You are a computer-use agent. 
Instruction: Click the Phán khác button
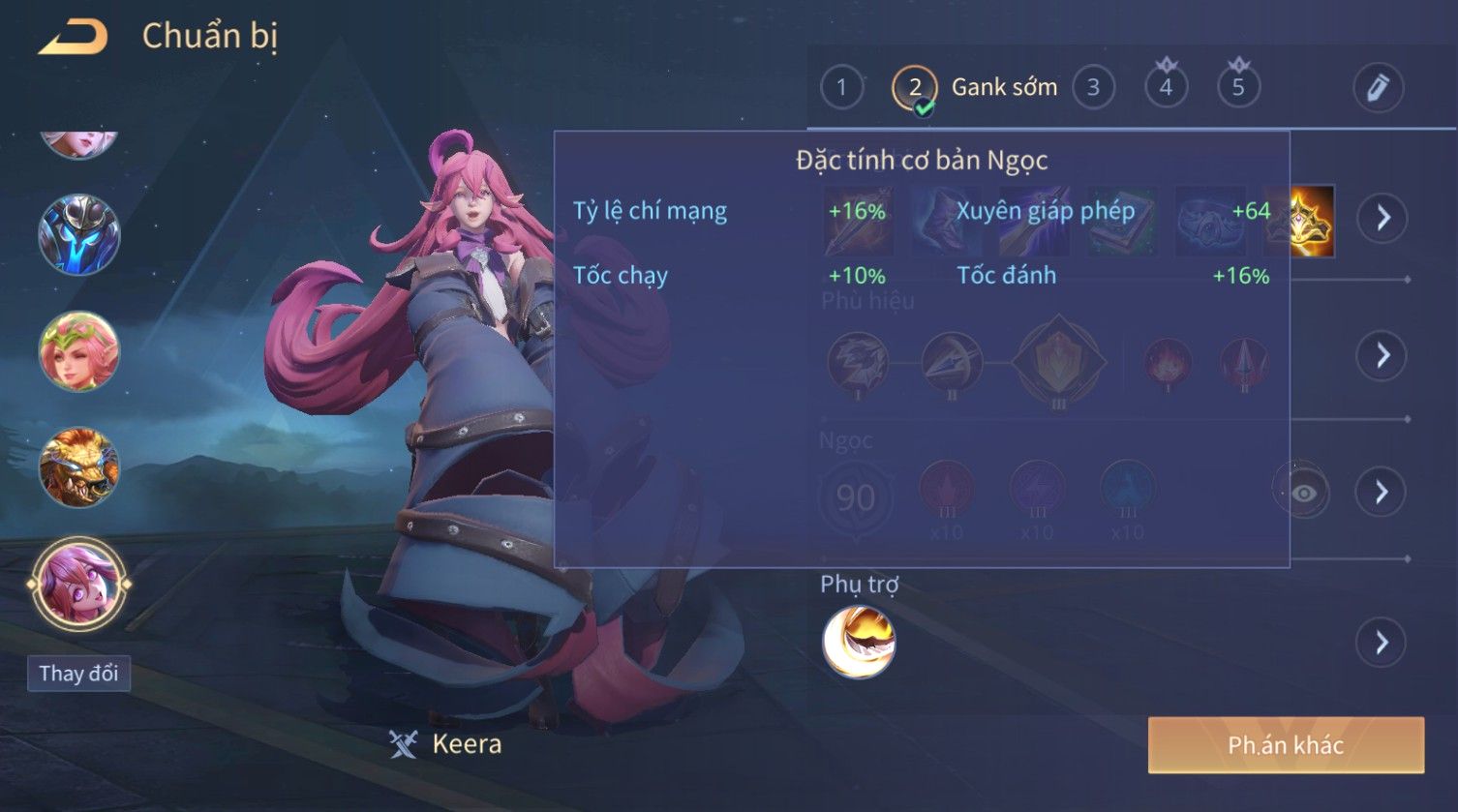click(x=1286, y=744)
